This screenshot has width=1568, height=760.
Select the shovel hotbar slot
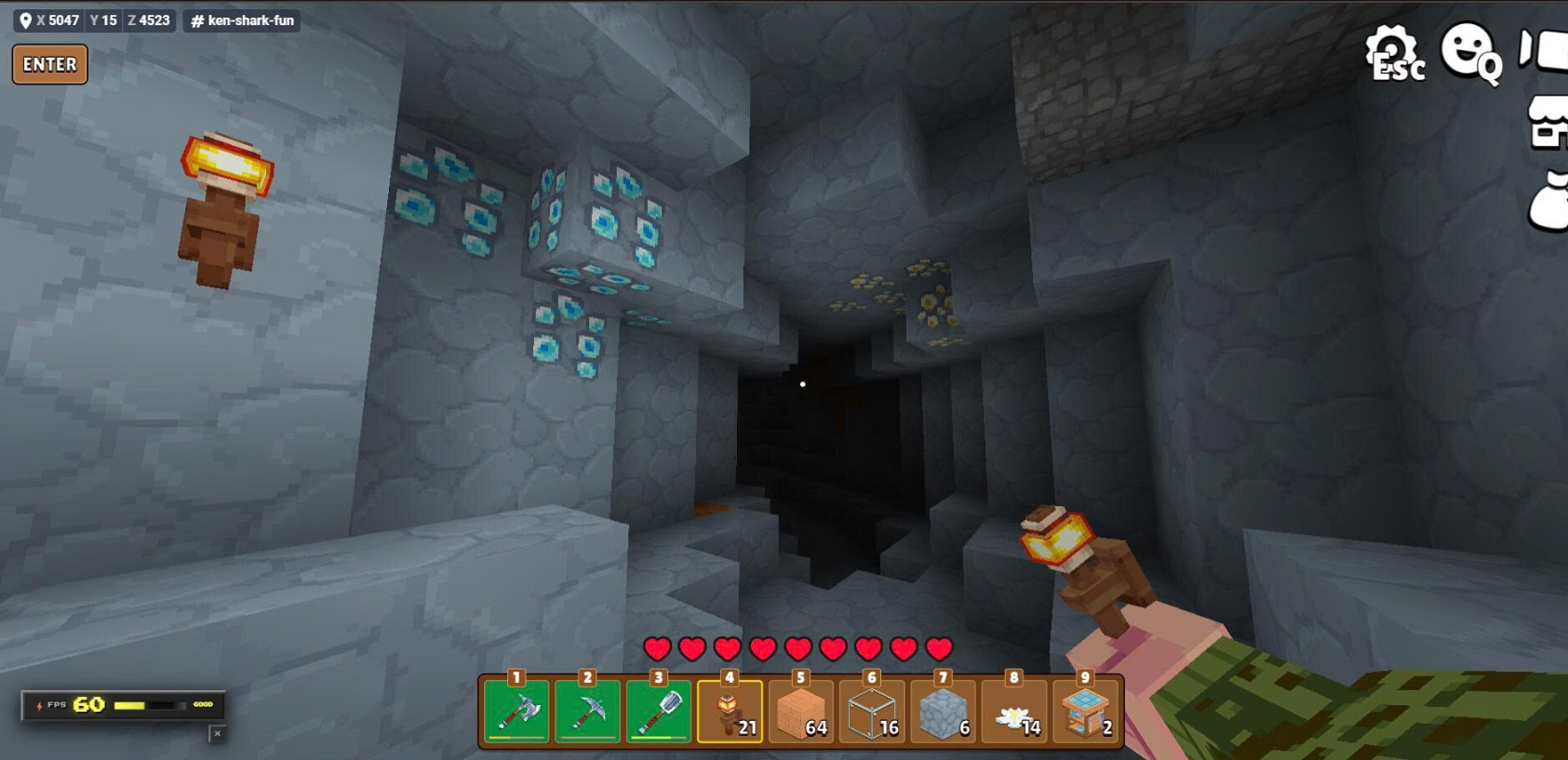659,712
